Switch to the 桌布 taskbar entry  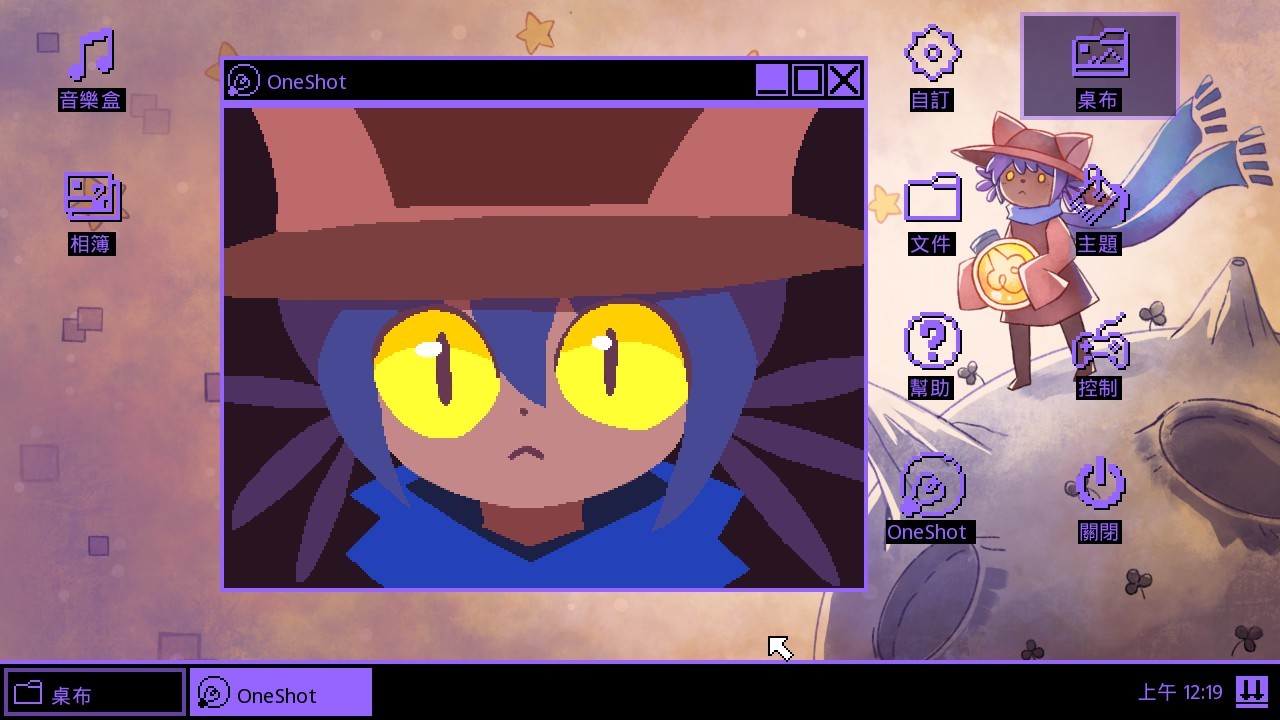(x=95, y=693)
